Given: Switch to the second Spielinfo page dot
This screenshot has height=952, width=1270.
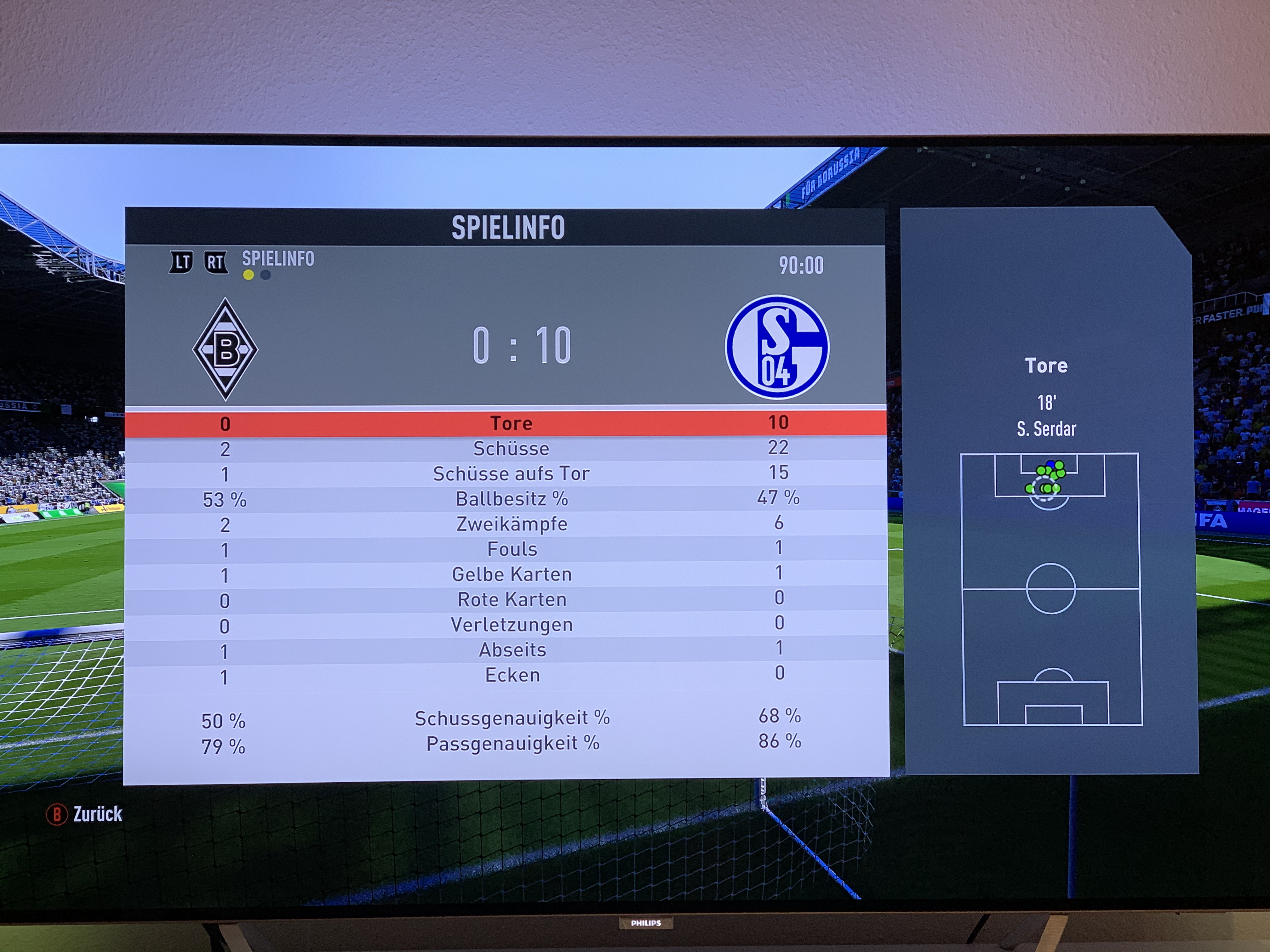Looking at the screenshot, I should coord(265,275).
